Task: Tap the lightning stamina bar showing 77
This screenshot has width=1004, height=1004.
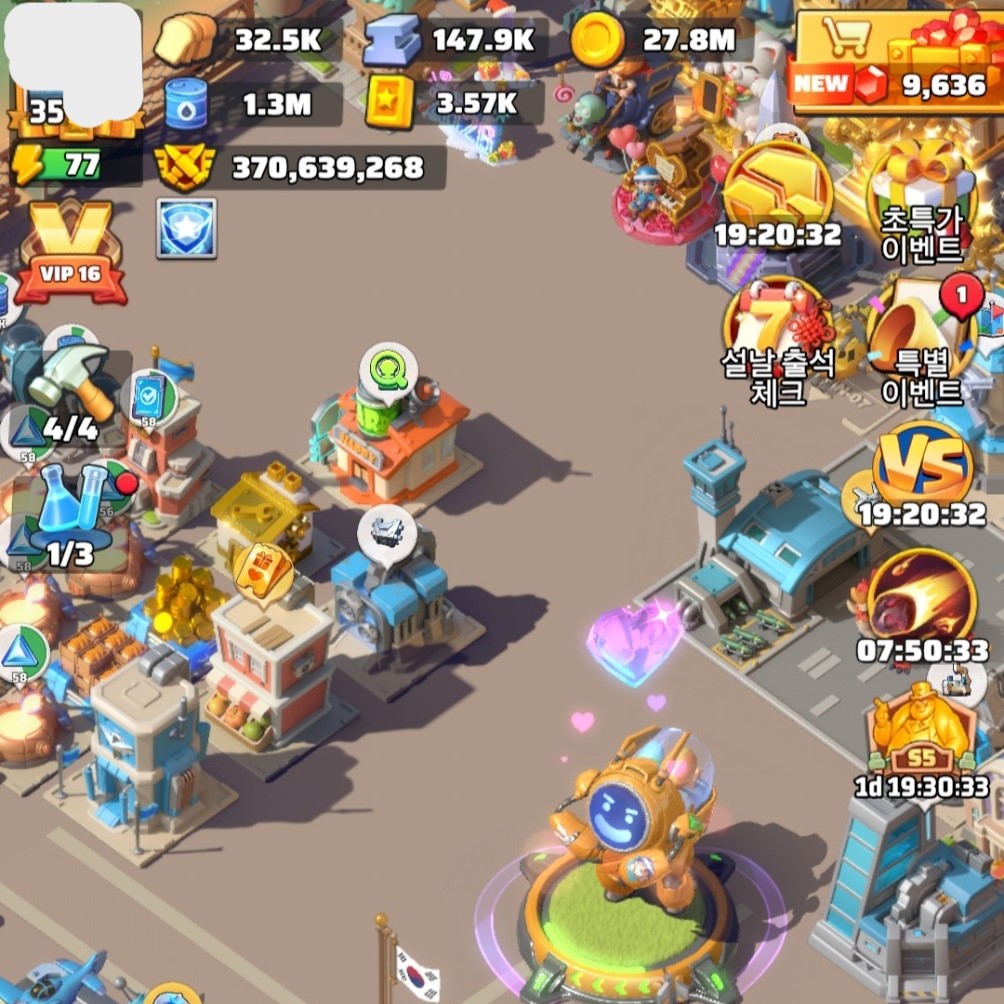Action: point(76,165)
